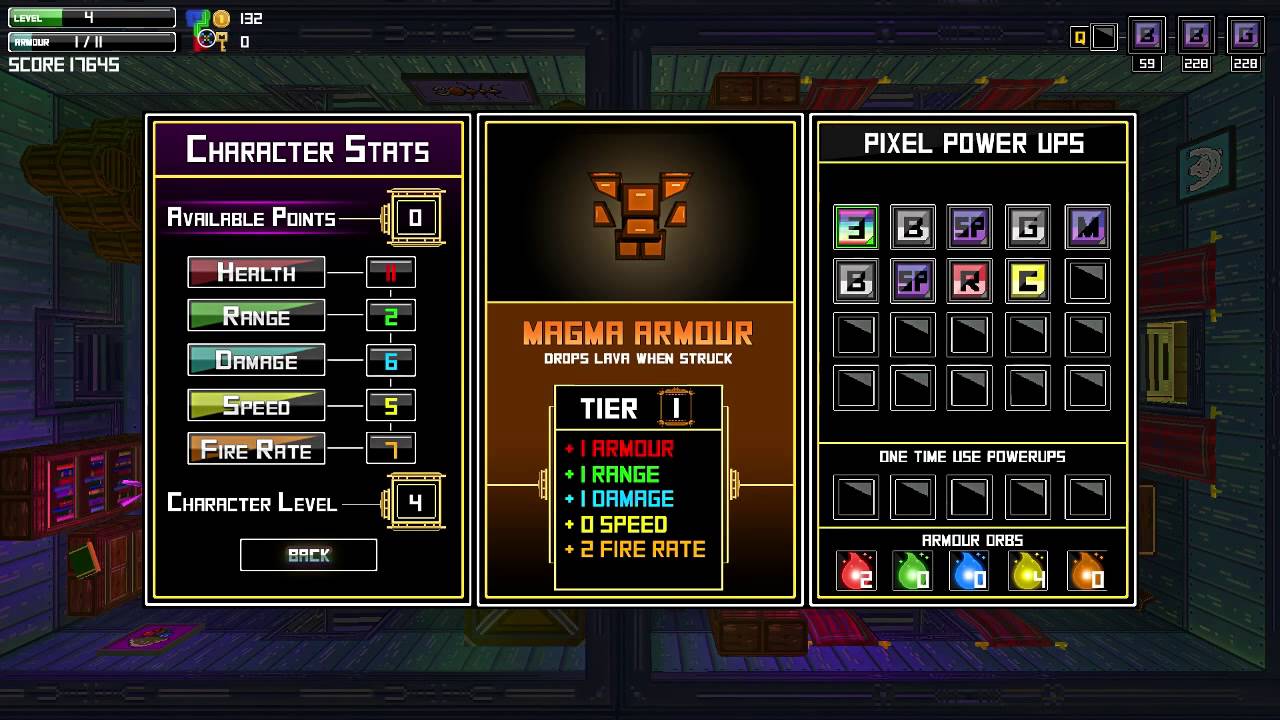This screenshot has width=1280, height=720.
Task: Select the Fire Rate stat button
Action: point(256,449)
